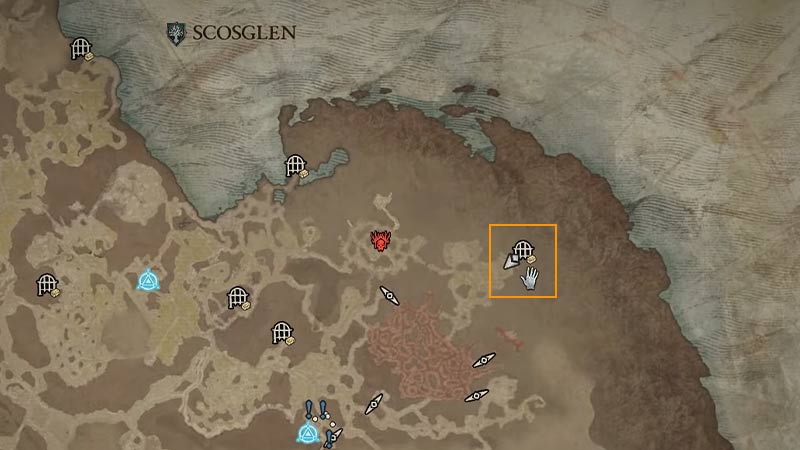This screenshot has height=450, width=800.
Task: Select the waypoint beside the blue exclamation marks
Action: 307,433
